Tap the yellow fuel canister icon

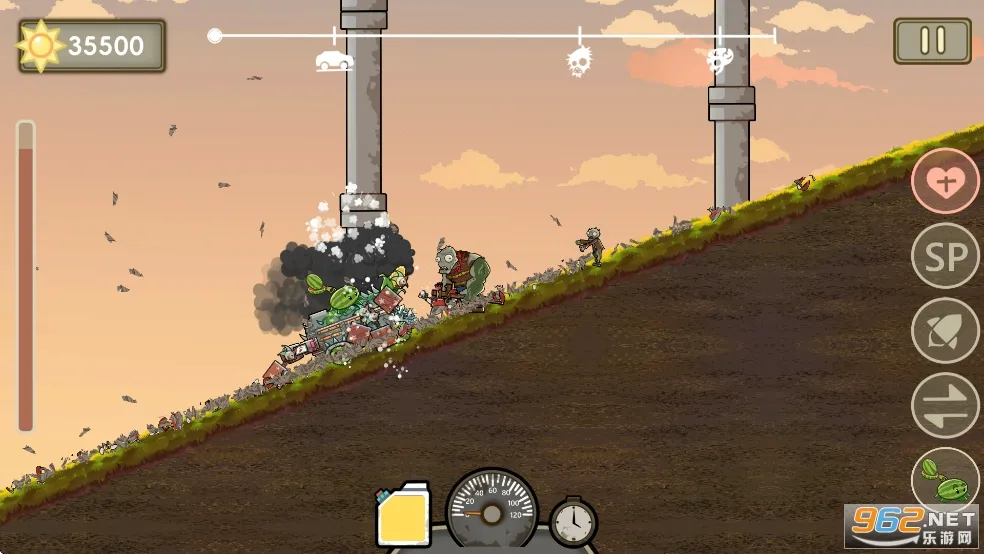pos(403,518)
